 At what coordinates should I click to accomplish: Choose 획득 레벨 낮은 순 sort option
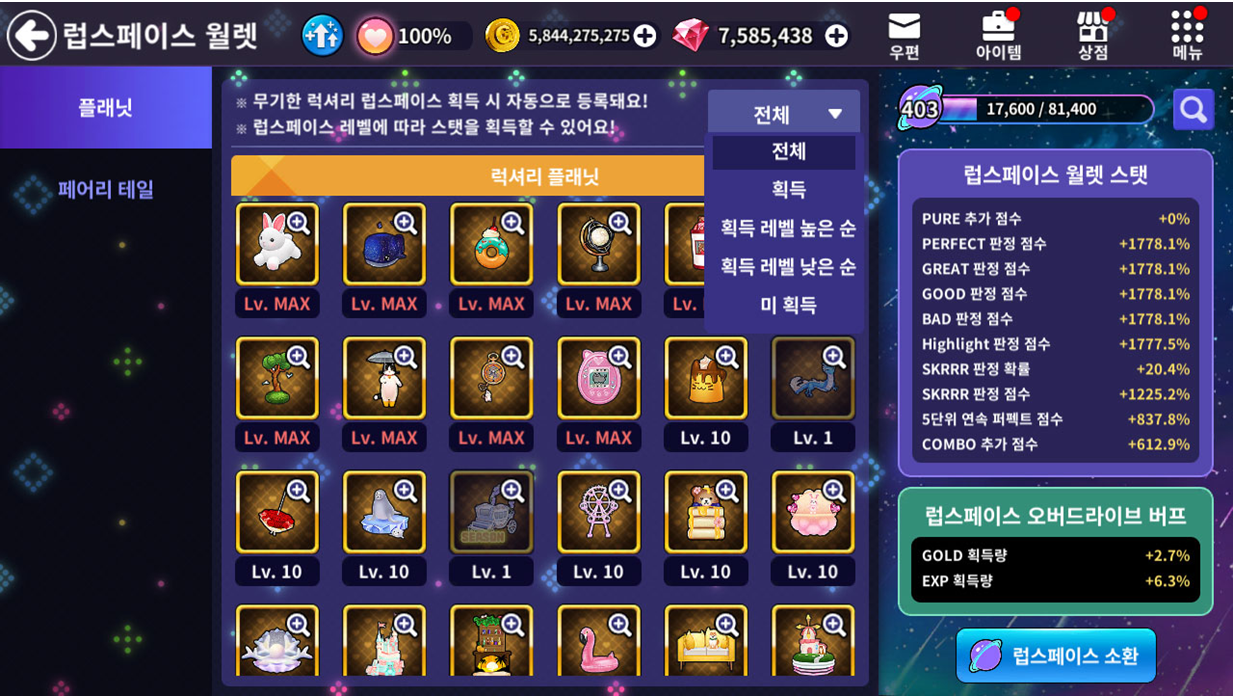pos(787,266)
